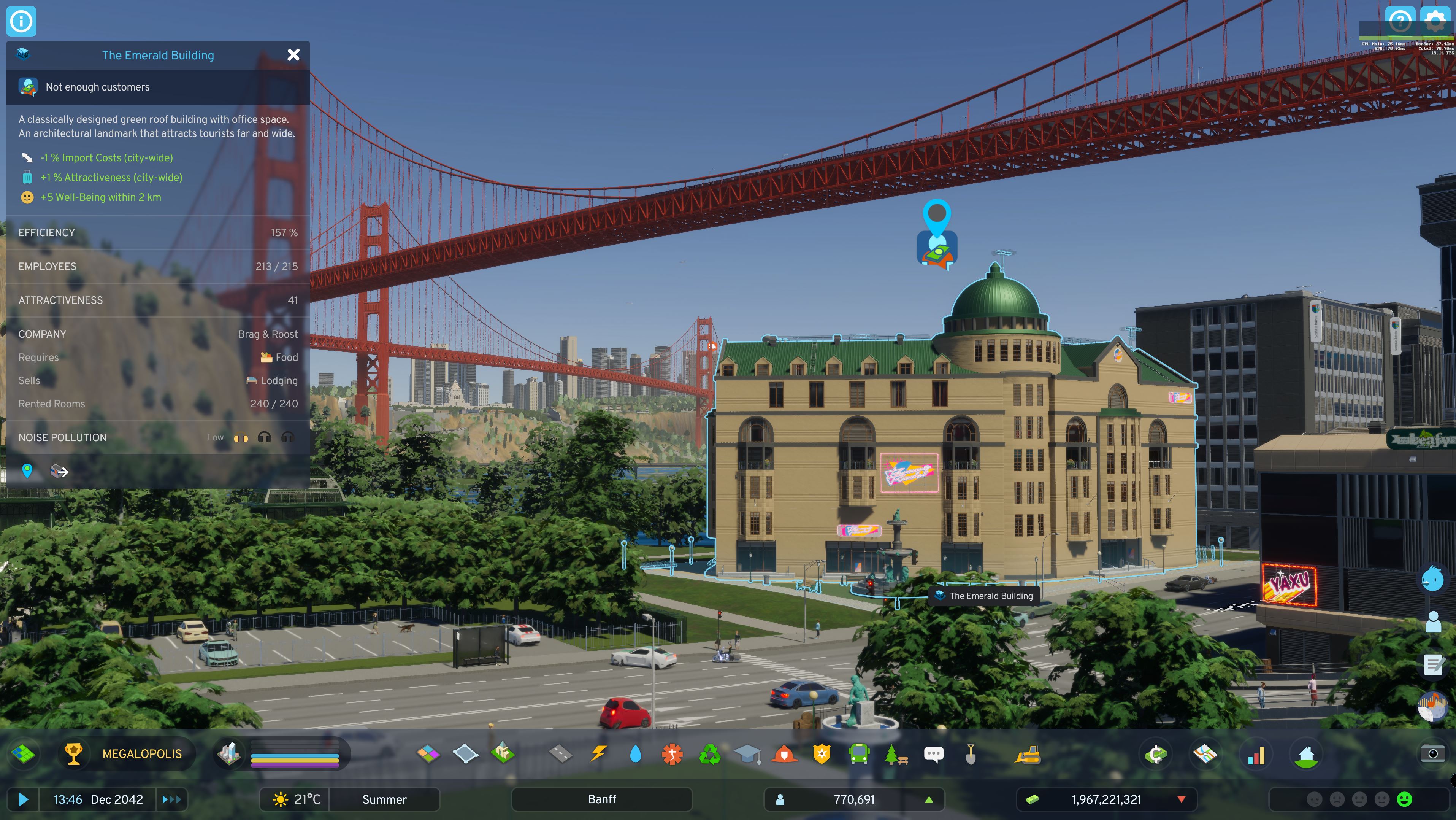1456x820 pixels.
Task: Click the Banff city name field
Action: (601, 799)
